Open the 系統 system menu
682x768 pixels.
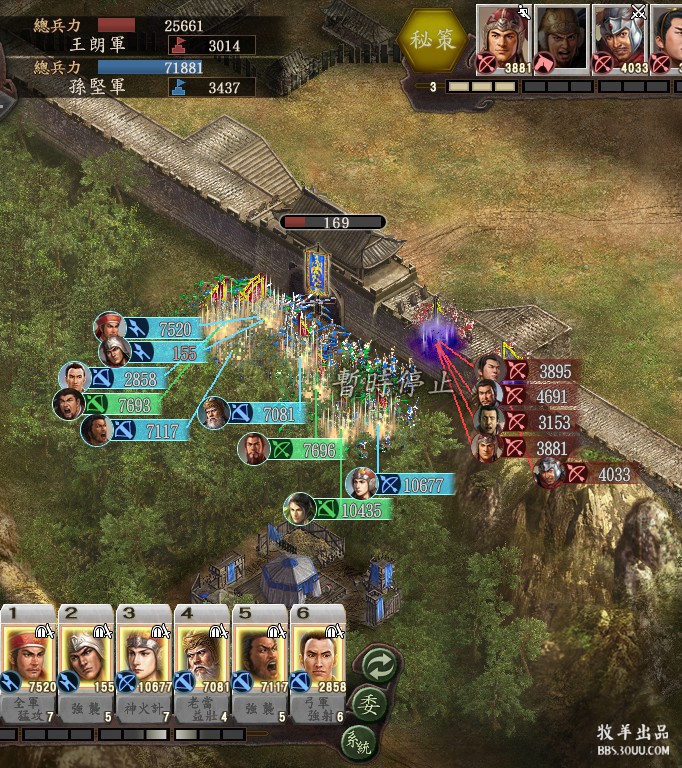[363, 743]
